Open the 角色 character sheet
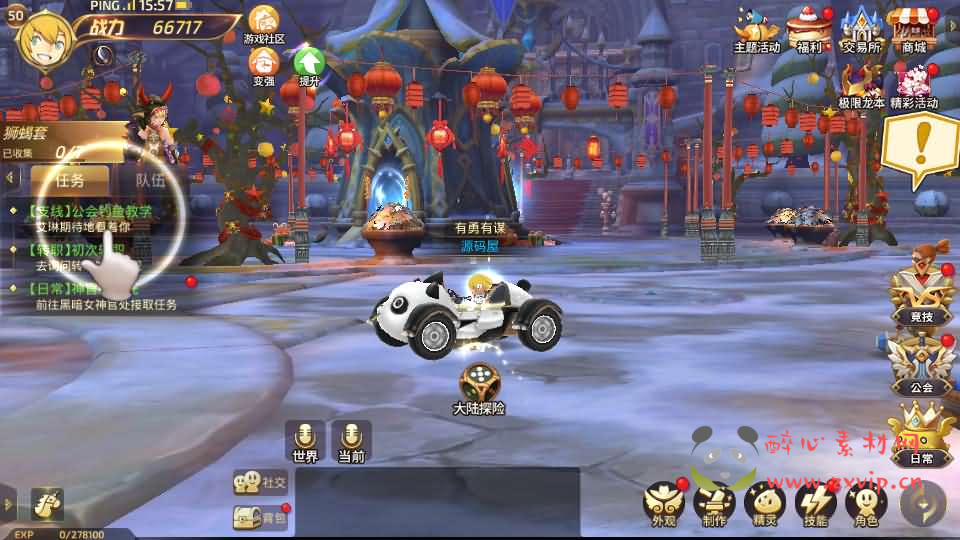 pyautogui.click(x=866, y=502)
